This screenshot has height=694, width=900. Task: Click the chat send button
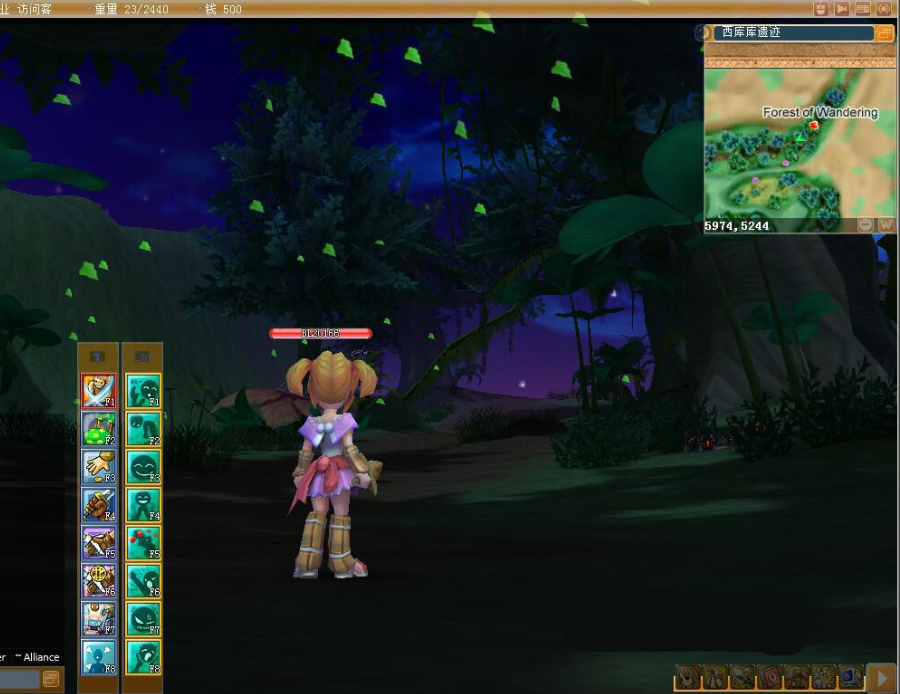50,679
